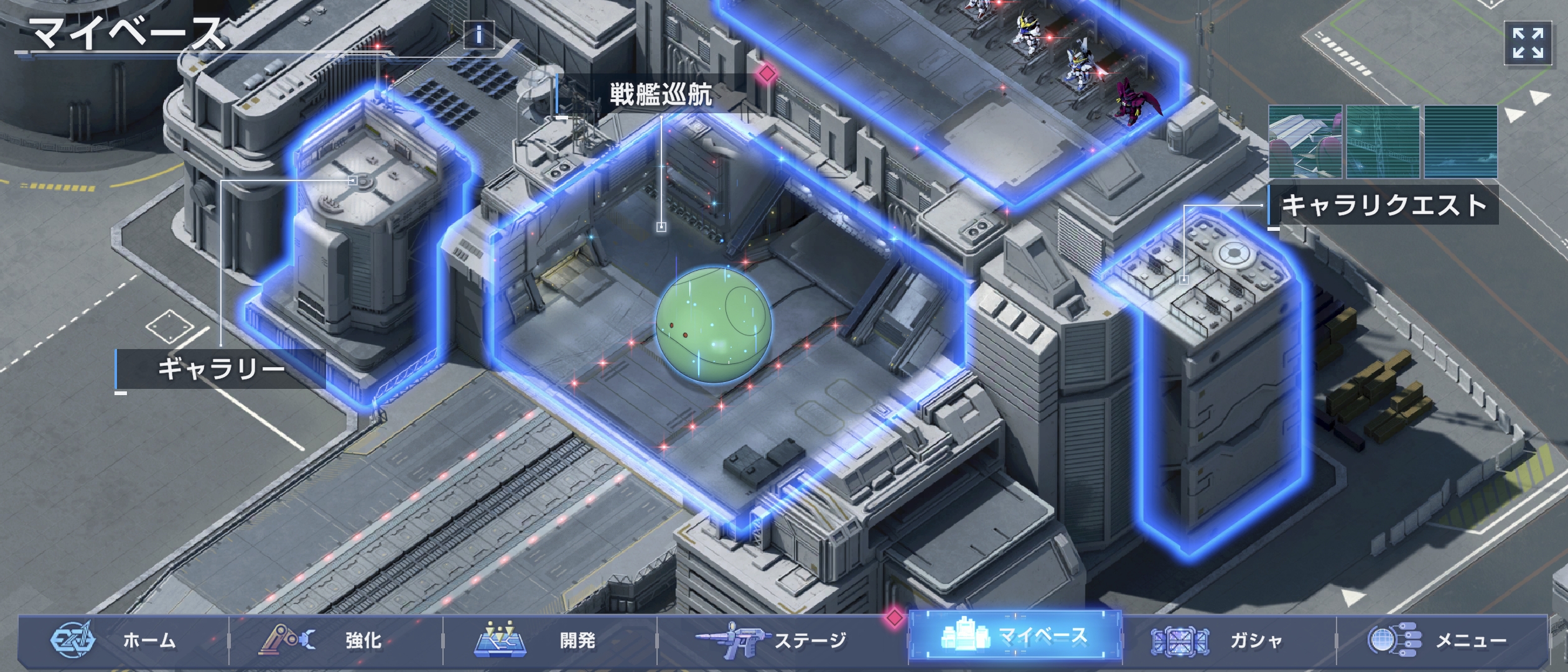
Task: Toggle fullscreen with the expand arrows icon
Action: coord(1528,43)
